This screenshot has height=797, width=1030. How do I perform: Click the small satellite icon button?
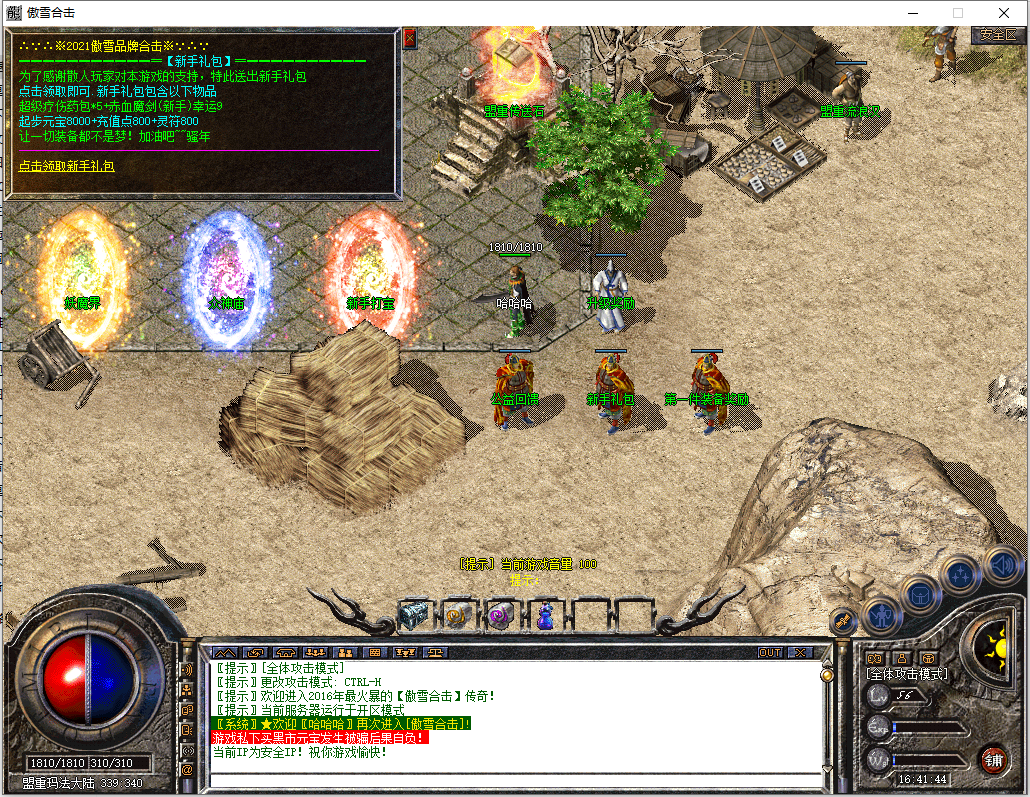coord(842,620)
